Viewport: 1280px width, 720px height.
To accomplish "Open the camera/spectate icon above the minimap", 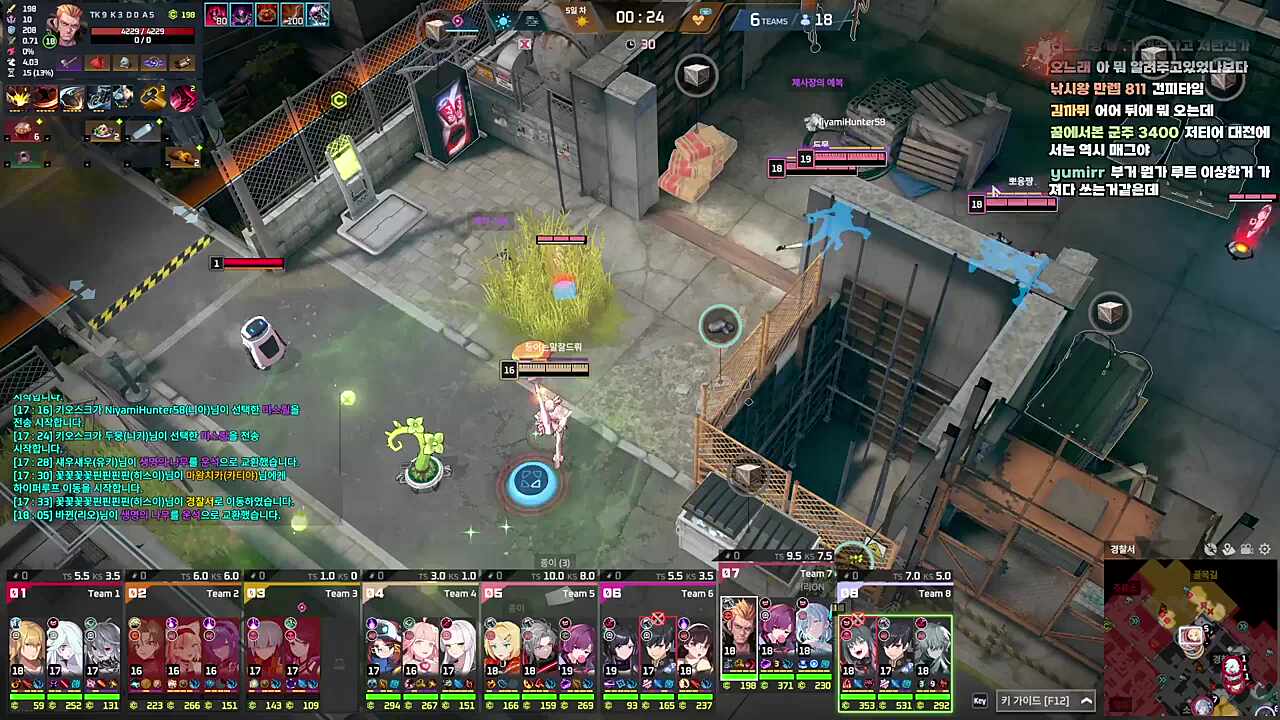I will click(x=1245, y=549).
